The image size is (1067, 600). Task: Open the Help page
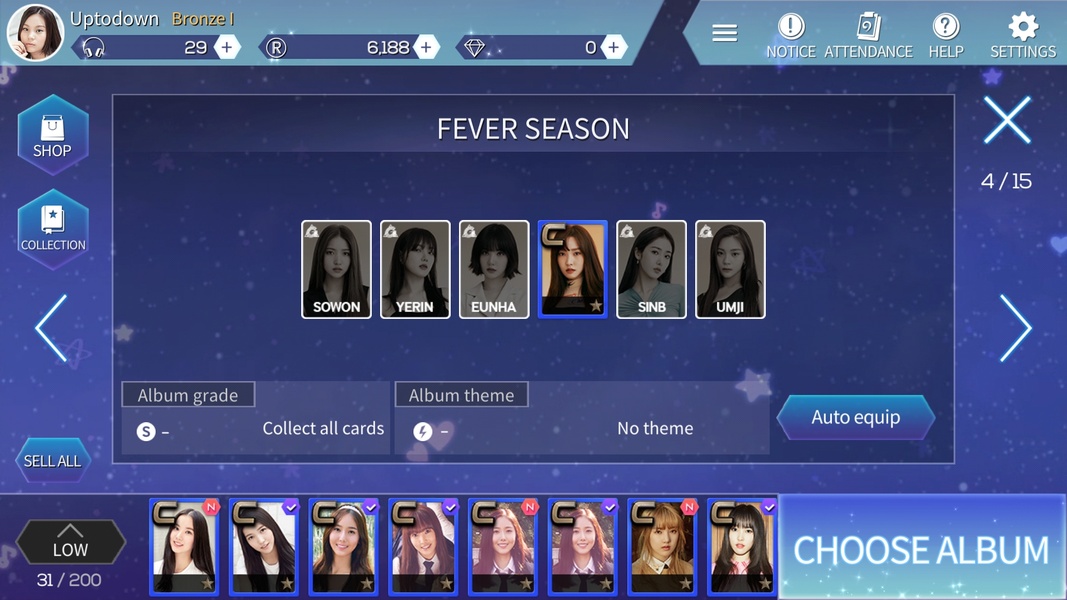(x=945, y=35)
